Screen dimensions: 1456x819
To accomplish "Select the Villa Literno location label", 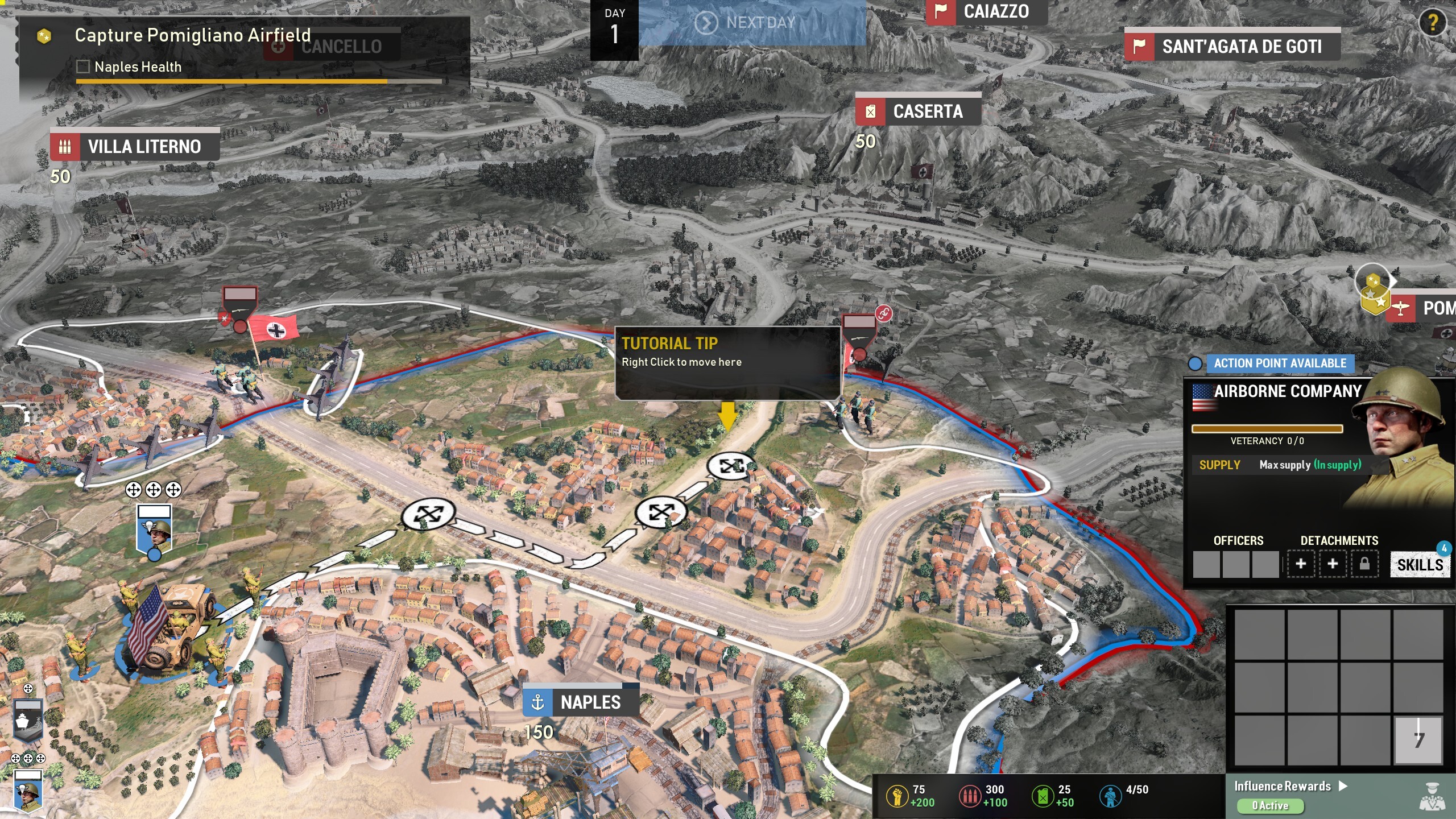I will click(135, 147).
